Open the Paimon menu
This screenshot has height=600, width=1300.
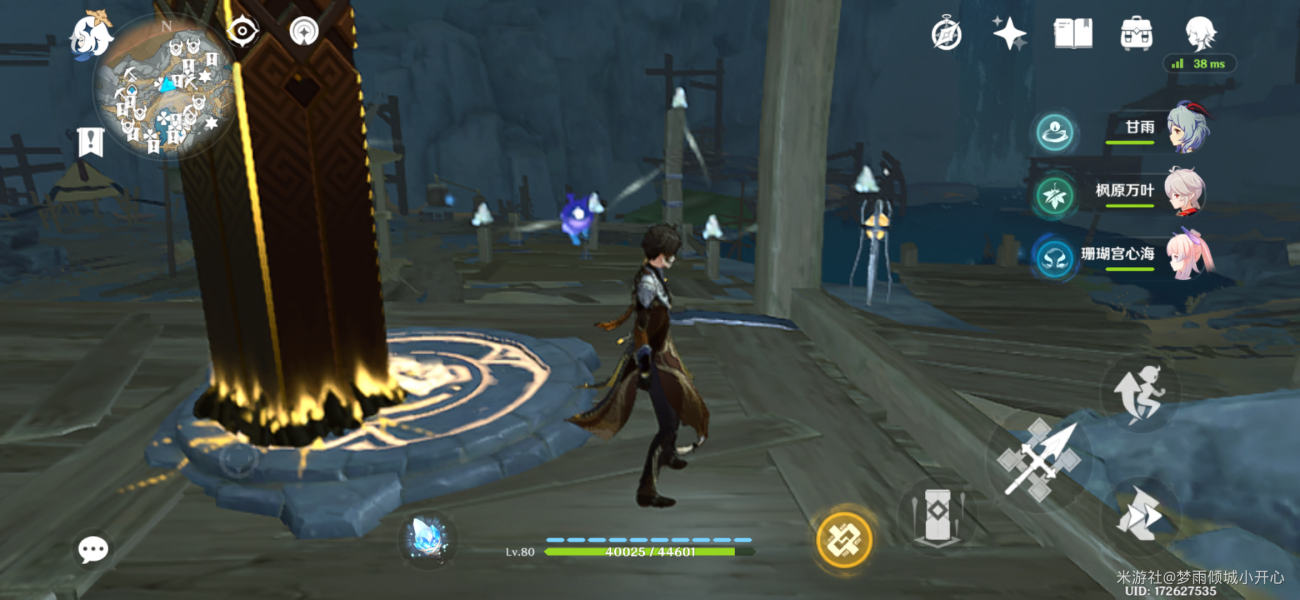pyautogui.click(x=90, y=35)
